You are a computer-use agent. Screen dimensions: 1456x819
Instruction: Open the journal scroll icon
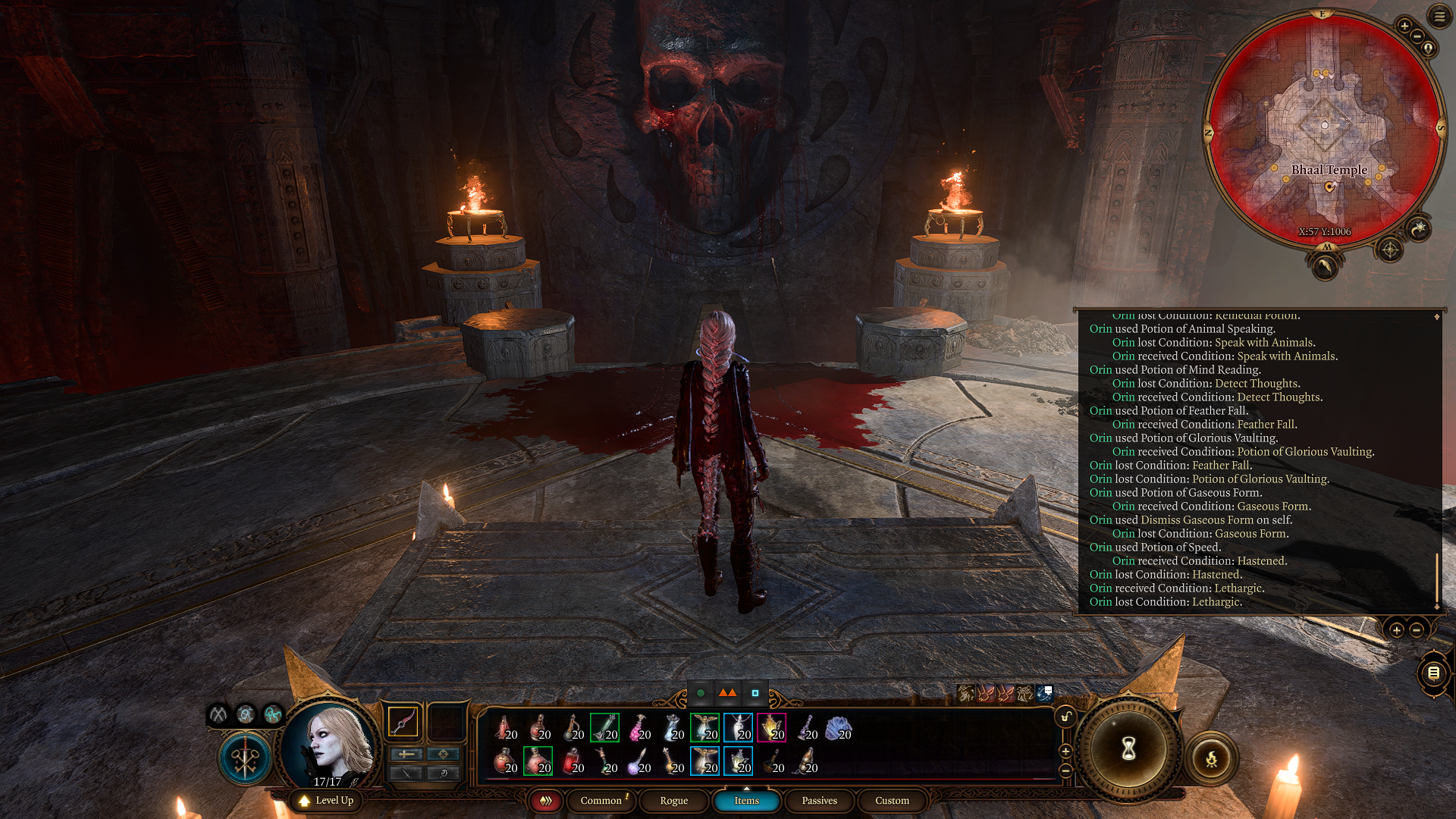click(x=1432, y=673)
